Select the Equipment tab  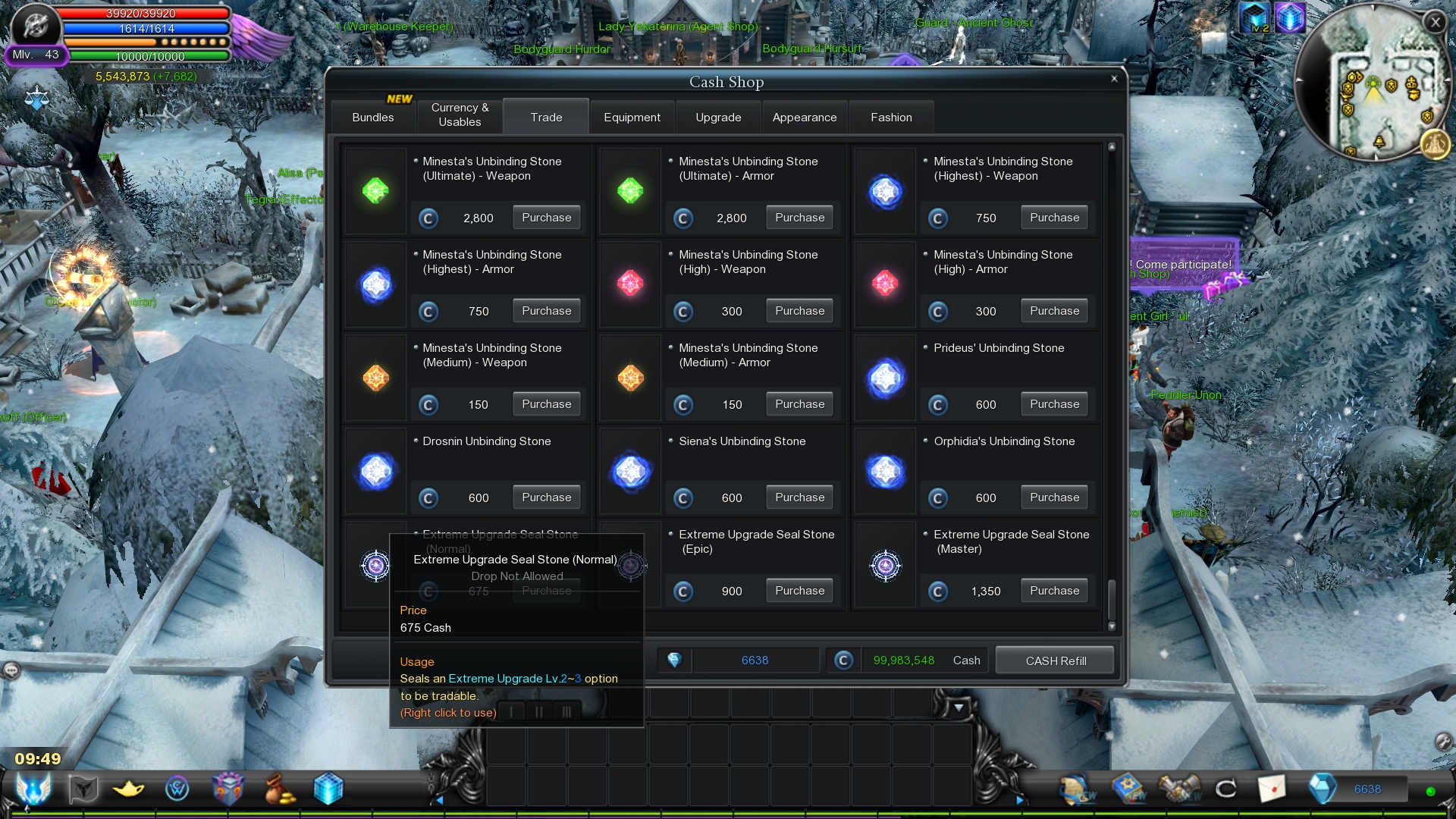point(632,118)
